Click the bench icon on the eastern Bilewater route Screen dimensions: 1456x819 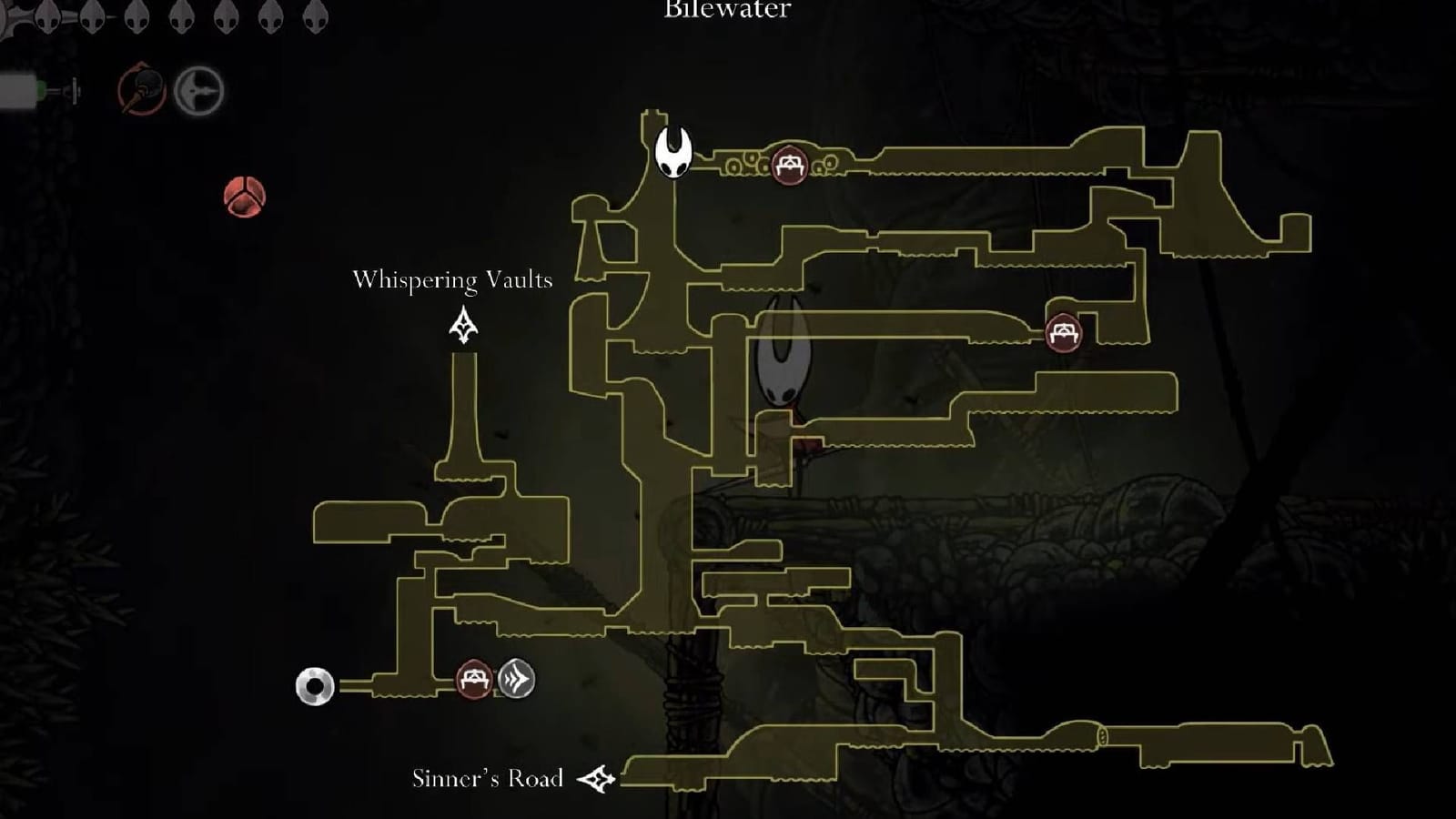click(x=1065, y=335)
